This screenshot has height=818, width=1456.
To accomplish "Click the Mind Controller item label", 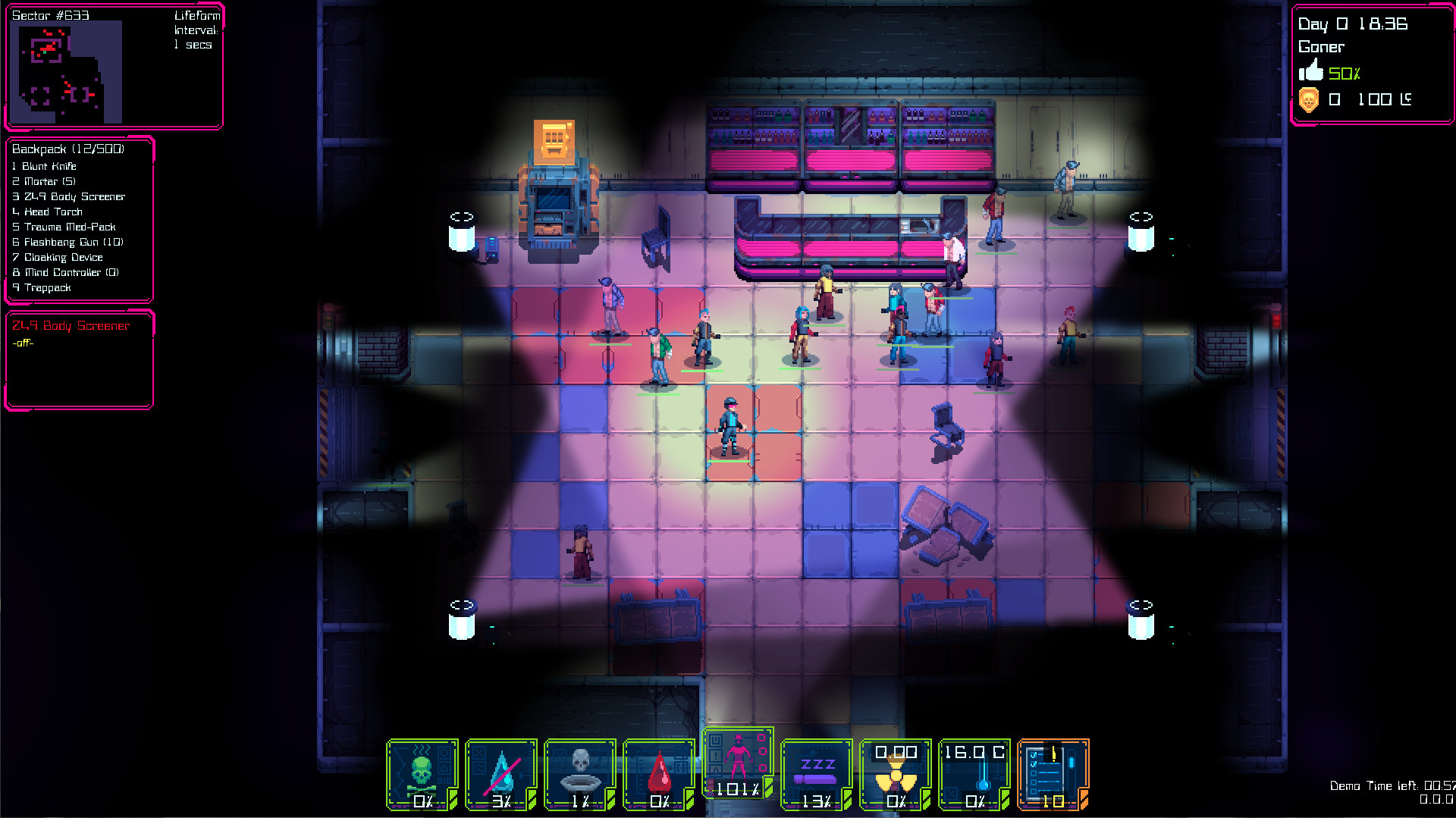I will point(65,272).
